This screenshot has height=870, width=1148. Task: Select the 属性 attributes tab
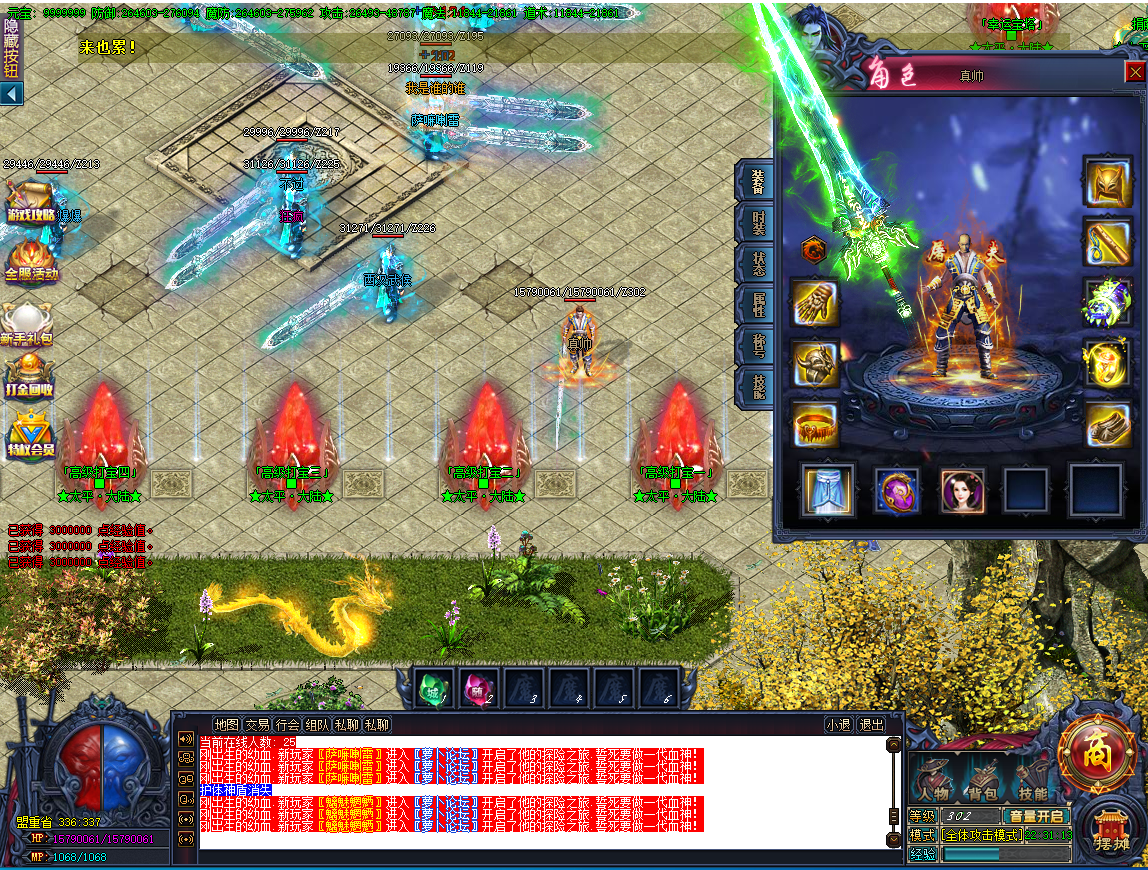[x=757, y=305]
